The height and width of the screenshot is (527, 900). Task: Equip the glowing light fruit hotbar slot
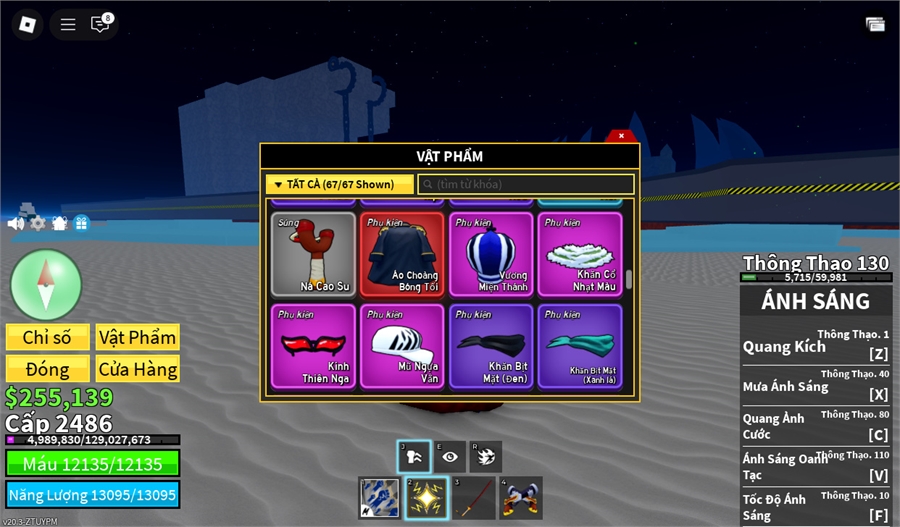tap(425, 497)
